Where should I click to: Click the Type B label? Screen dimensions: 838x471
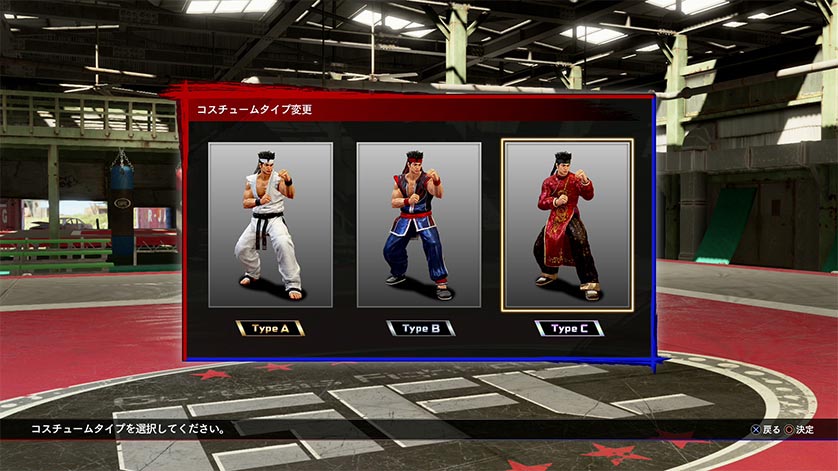point(420,328)
